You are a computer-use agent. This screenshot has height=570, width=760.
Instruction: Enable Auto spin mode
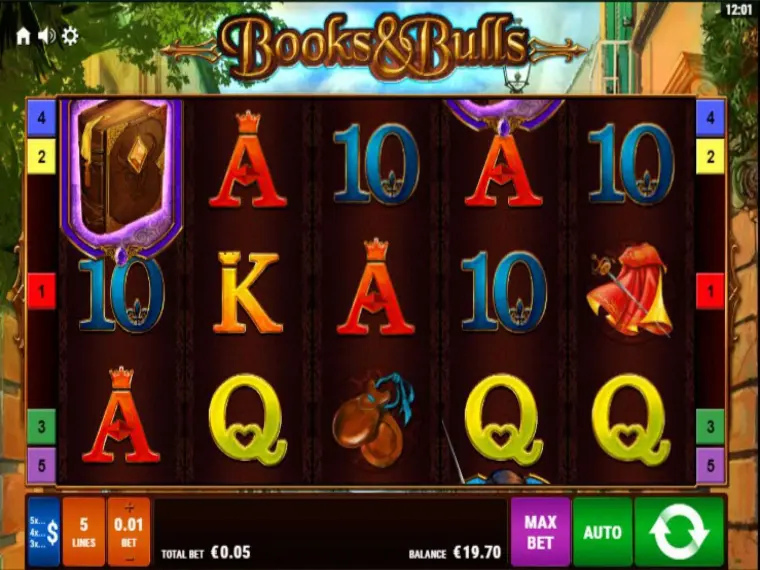click(602, 532)
